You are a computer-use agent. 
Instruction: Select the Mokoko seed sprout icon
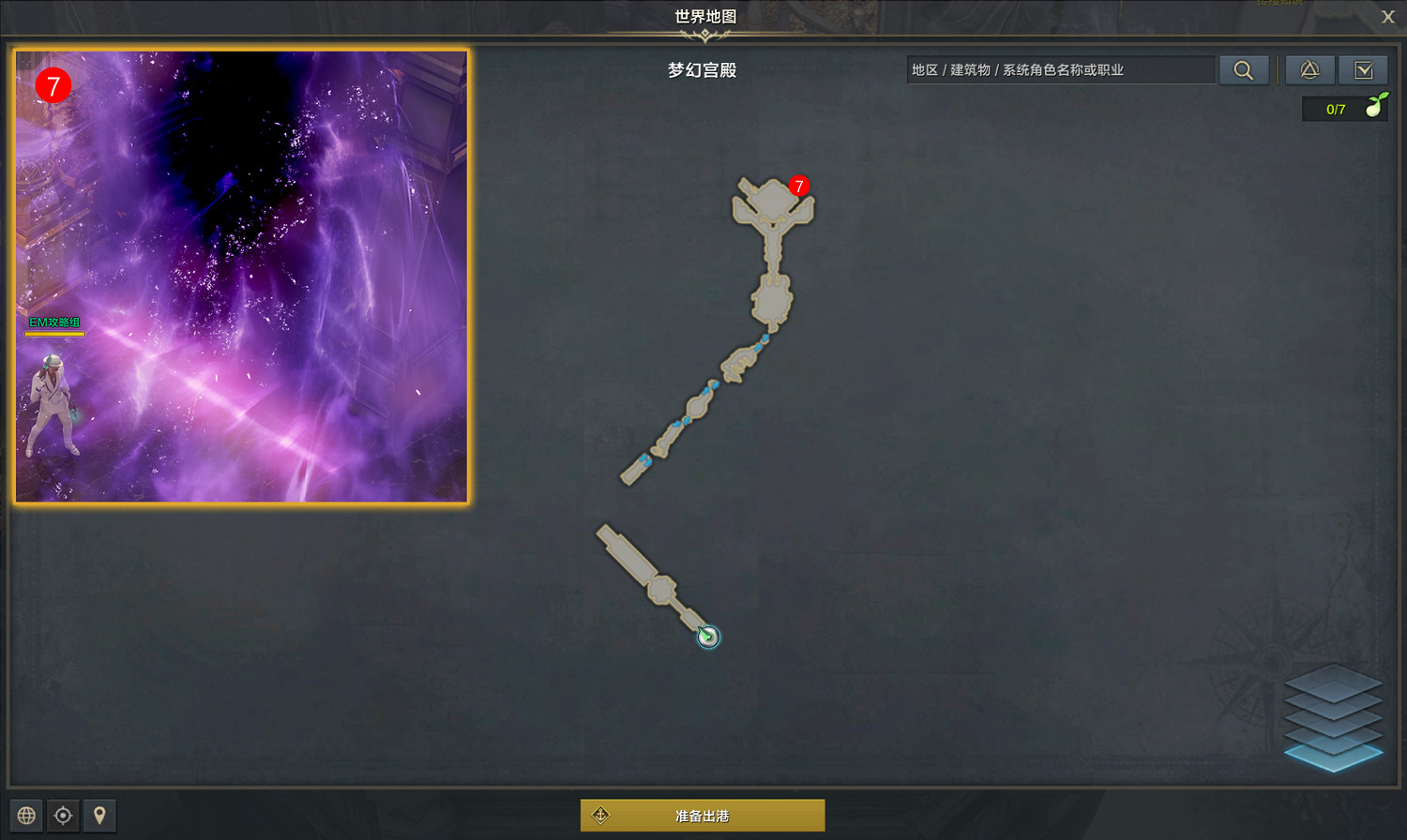(1372, 107)
